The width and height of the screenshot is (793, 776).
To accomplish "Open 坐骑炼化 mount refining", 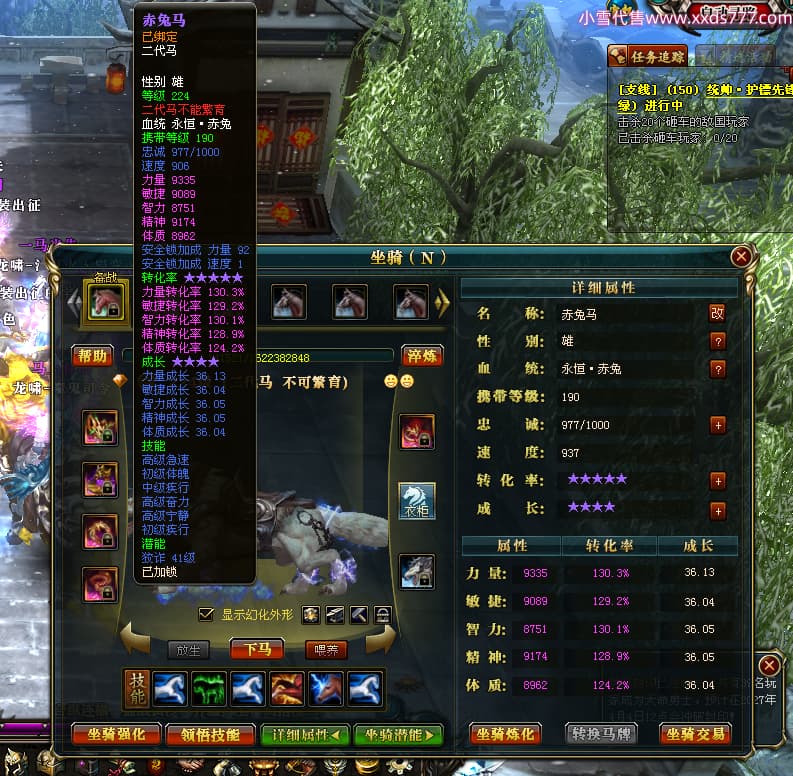I will point(506,734).
